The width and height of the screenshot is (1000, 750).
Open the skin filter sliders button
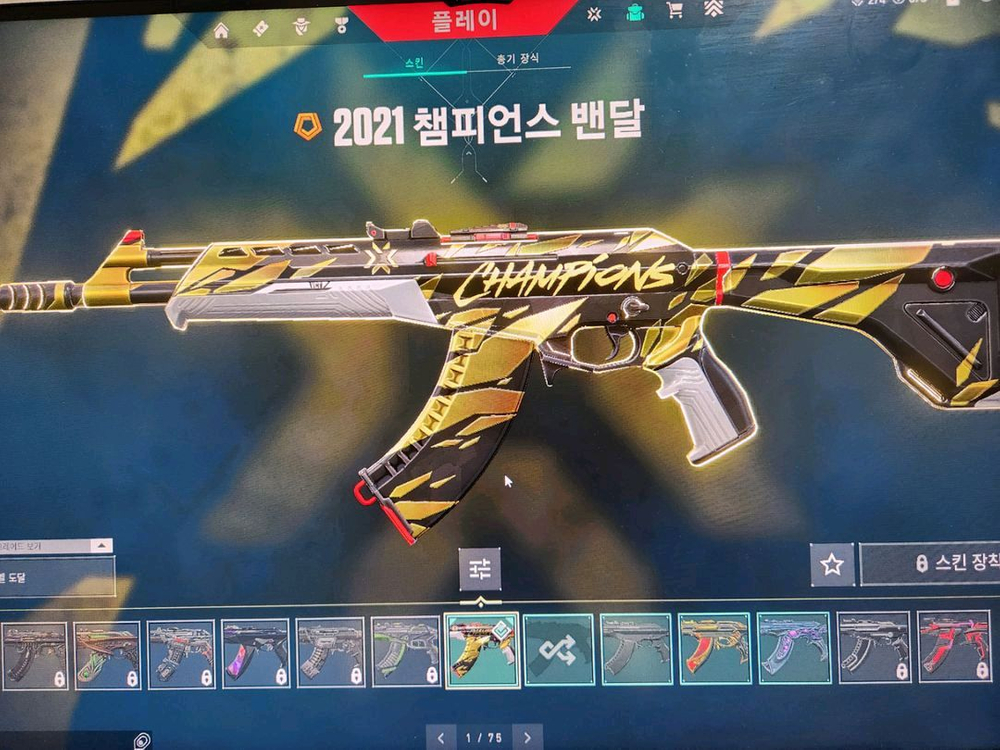coord(480,569)
